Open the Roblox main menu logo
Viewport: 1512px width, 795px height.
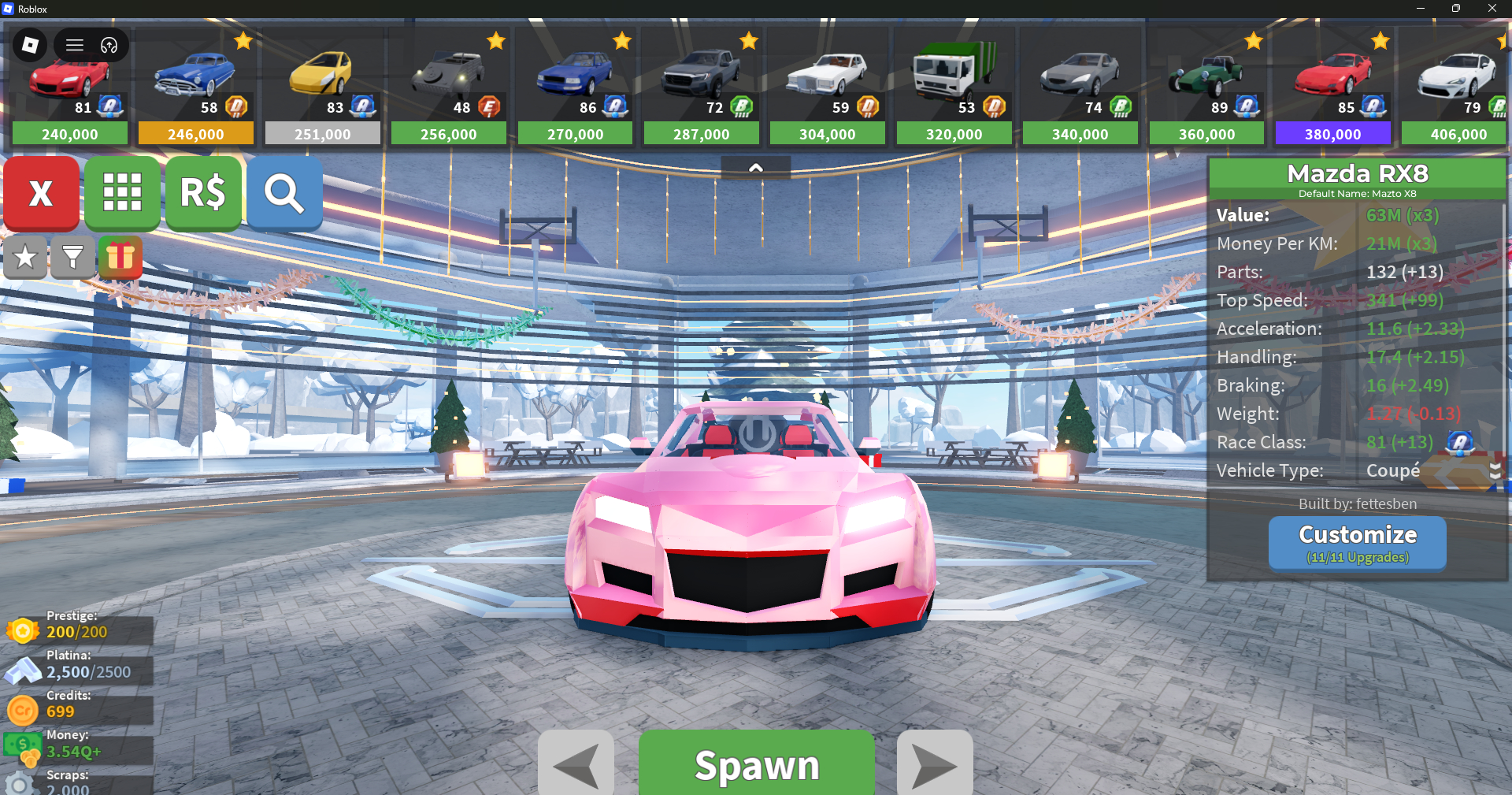coord(31,45)
